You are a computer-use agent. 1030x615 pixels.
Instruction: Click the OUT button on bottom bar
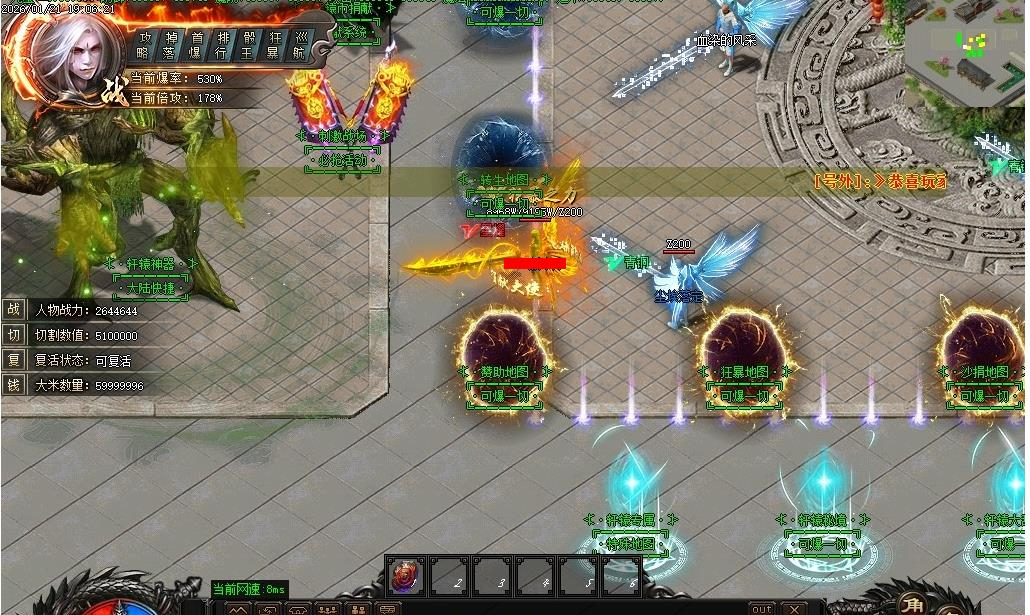[762, 608]
